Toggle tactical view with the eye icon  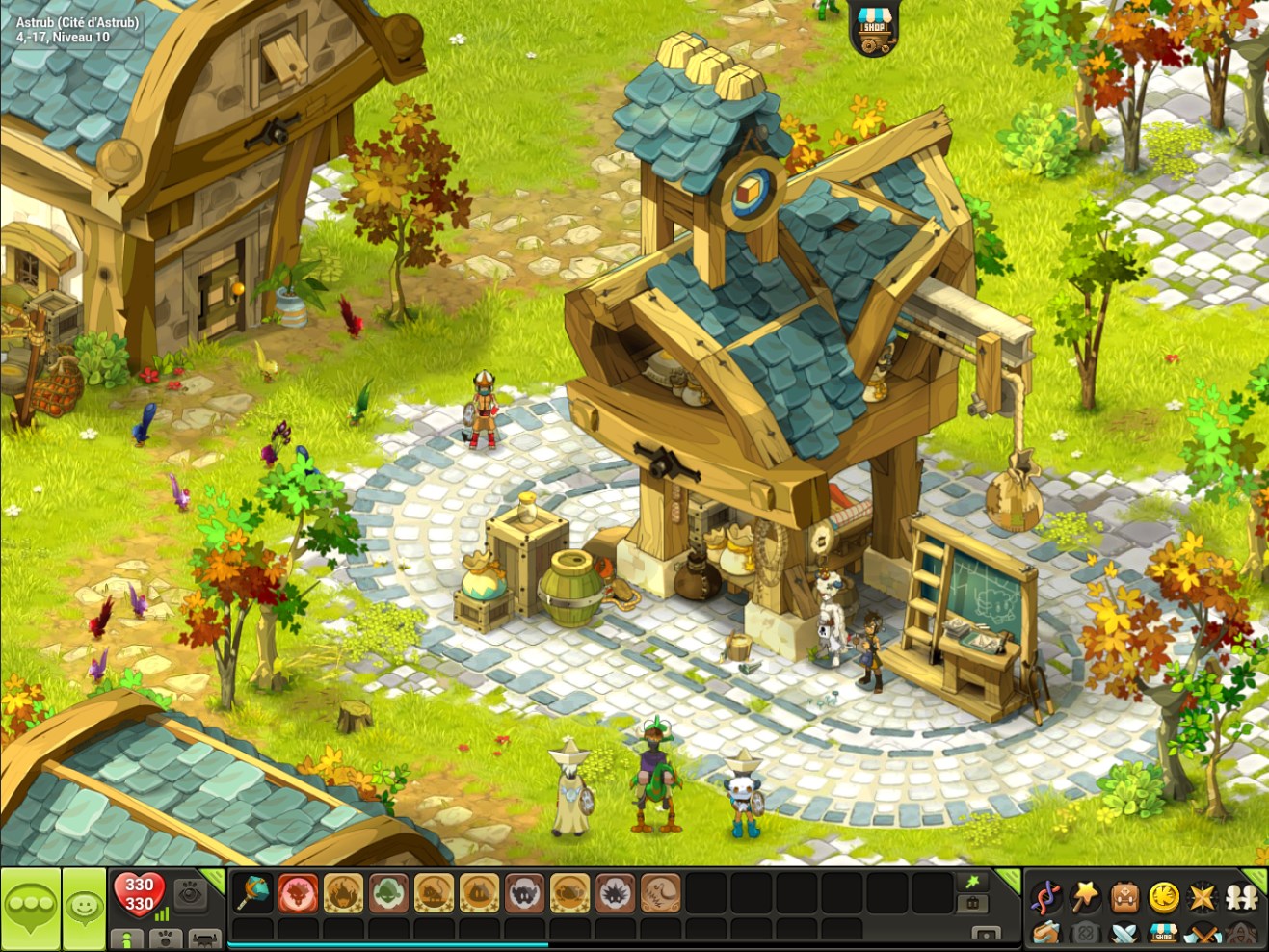190,896
